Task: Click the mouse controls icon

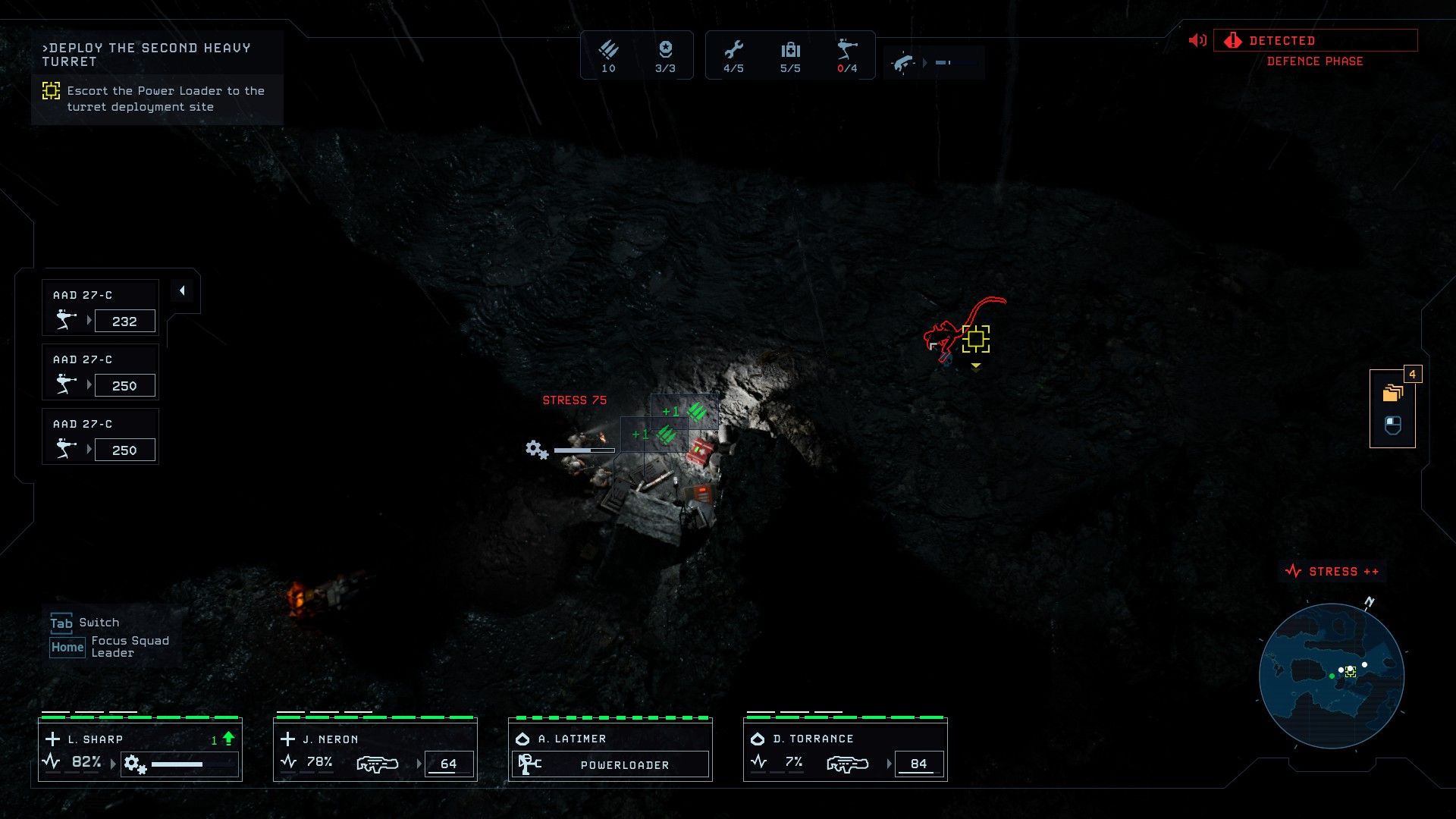Action: pos(1392,425)
